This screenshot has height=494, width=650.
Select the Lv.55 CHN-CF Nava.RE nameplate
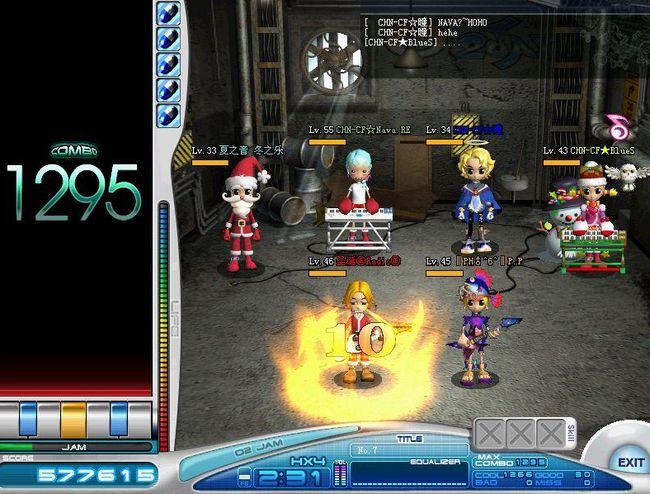(x=360, y=130)
